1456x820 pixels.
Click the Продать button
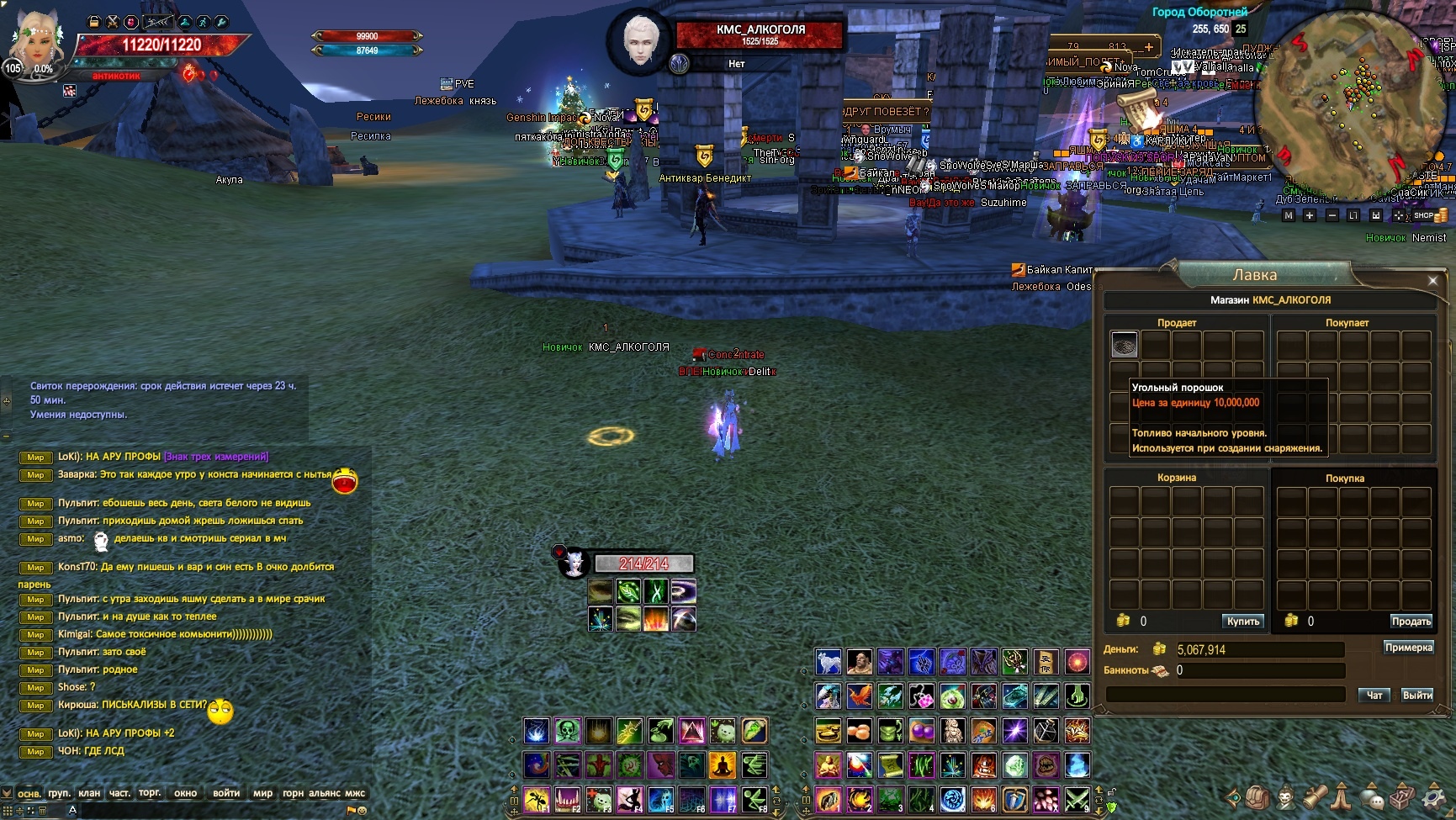pos(1411,622)
